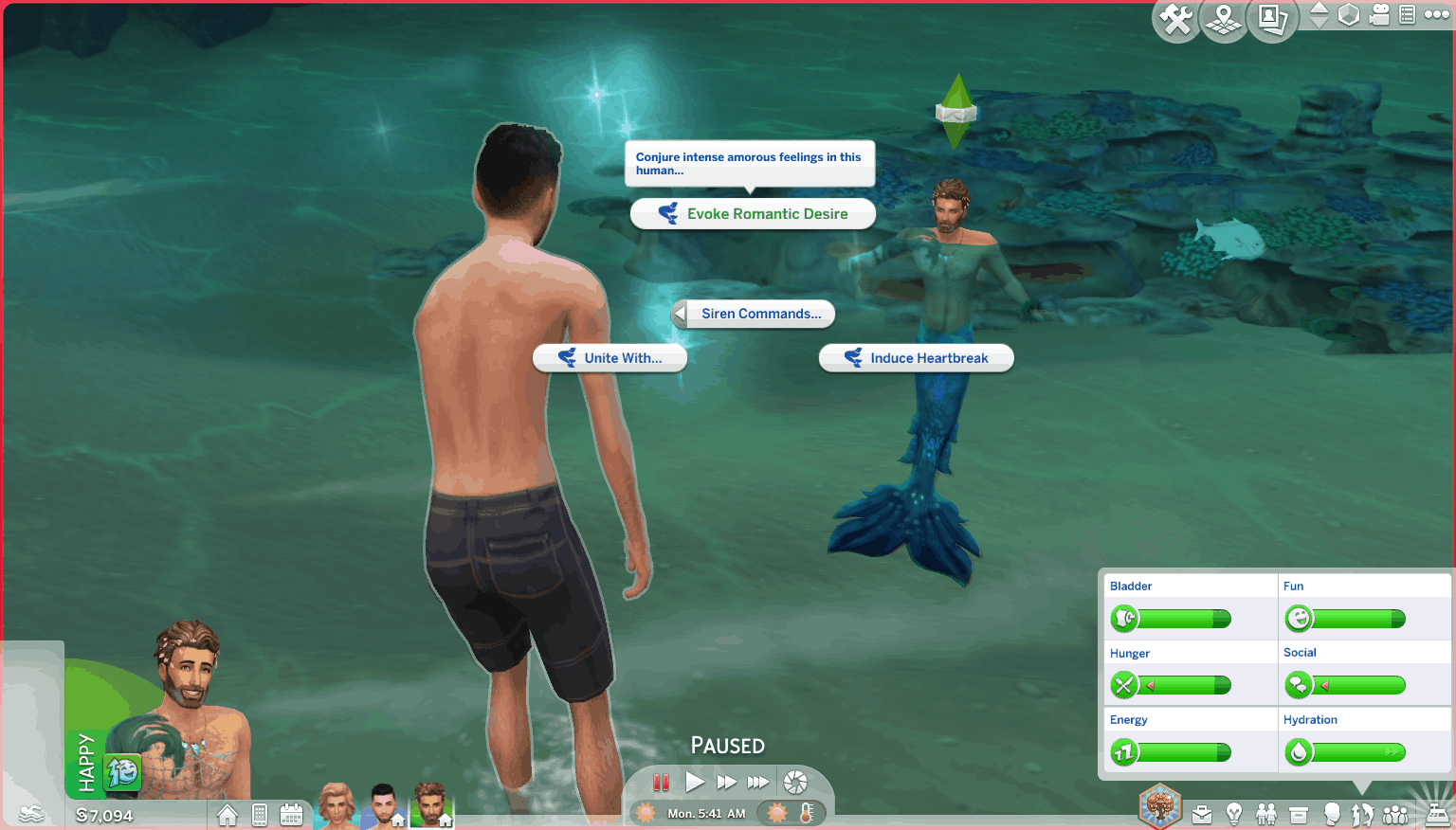1456x830 pixels.
Task: Open the inventory box panel
Action: [1299, 815]
